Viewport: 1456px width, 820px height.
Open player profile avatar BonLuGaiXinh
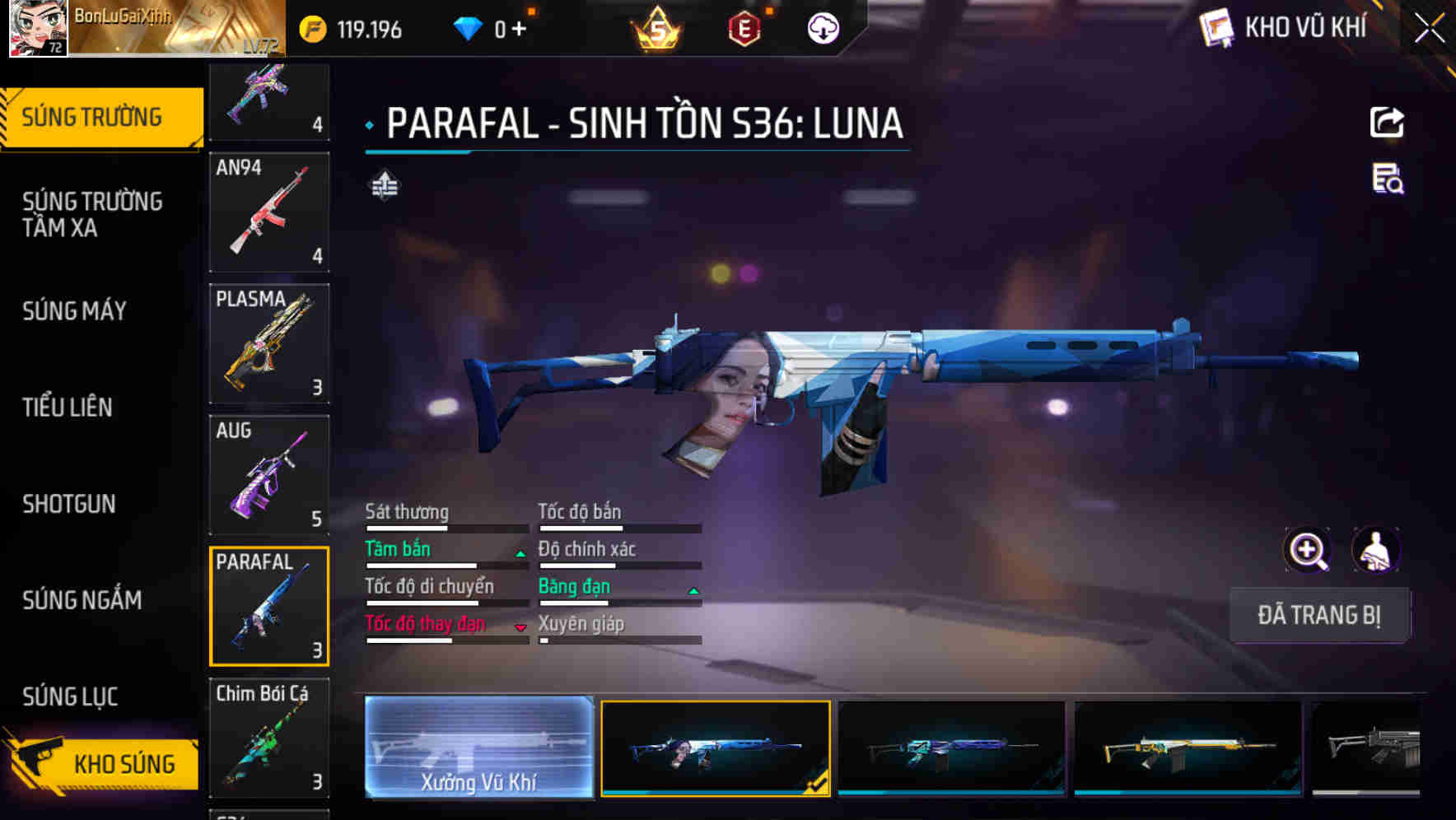click(38, 28)
